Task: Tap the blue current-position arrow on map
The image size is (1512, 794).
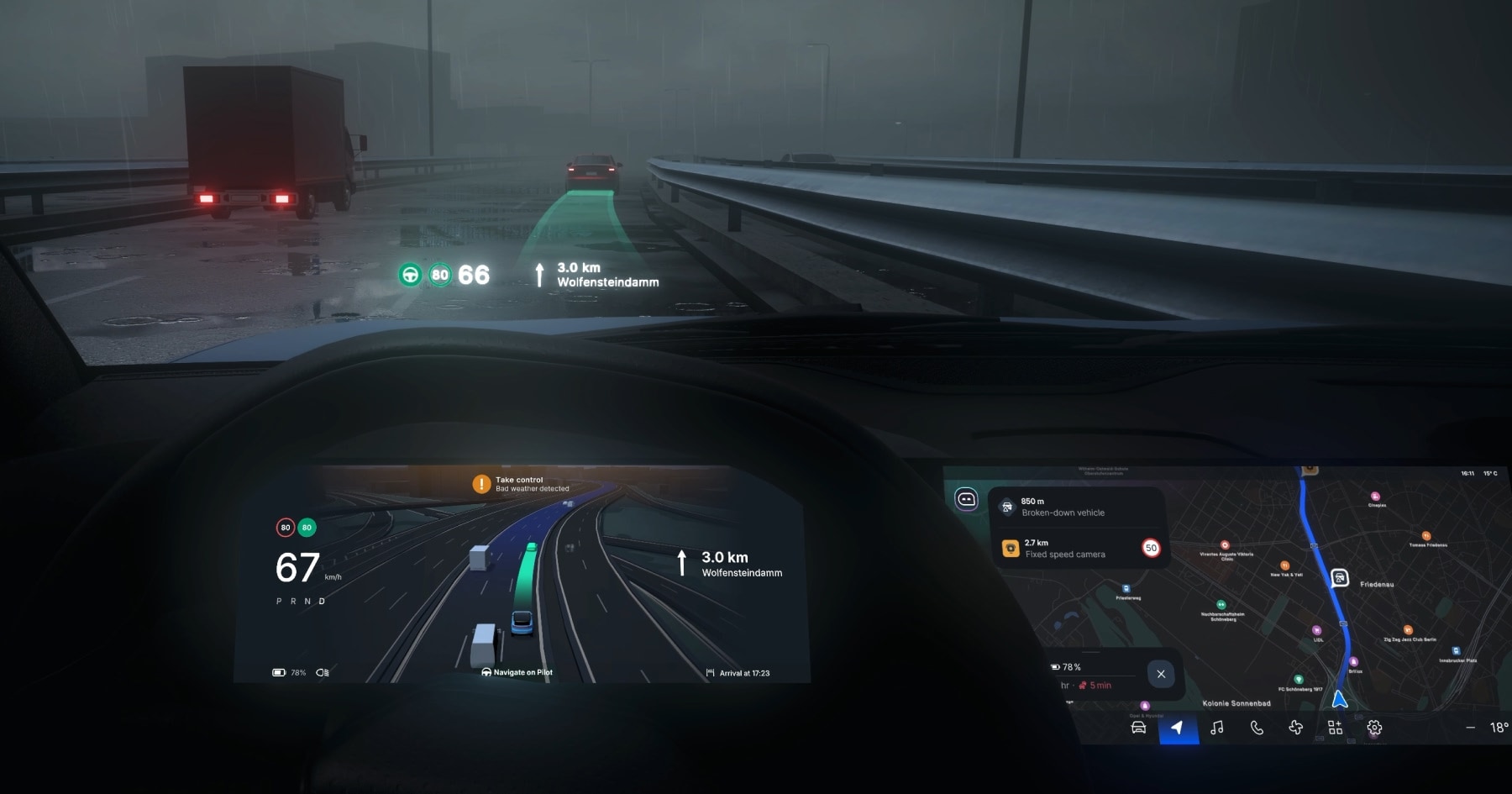Action: 1340,699
